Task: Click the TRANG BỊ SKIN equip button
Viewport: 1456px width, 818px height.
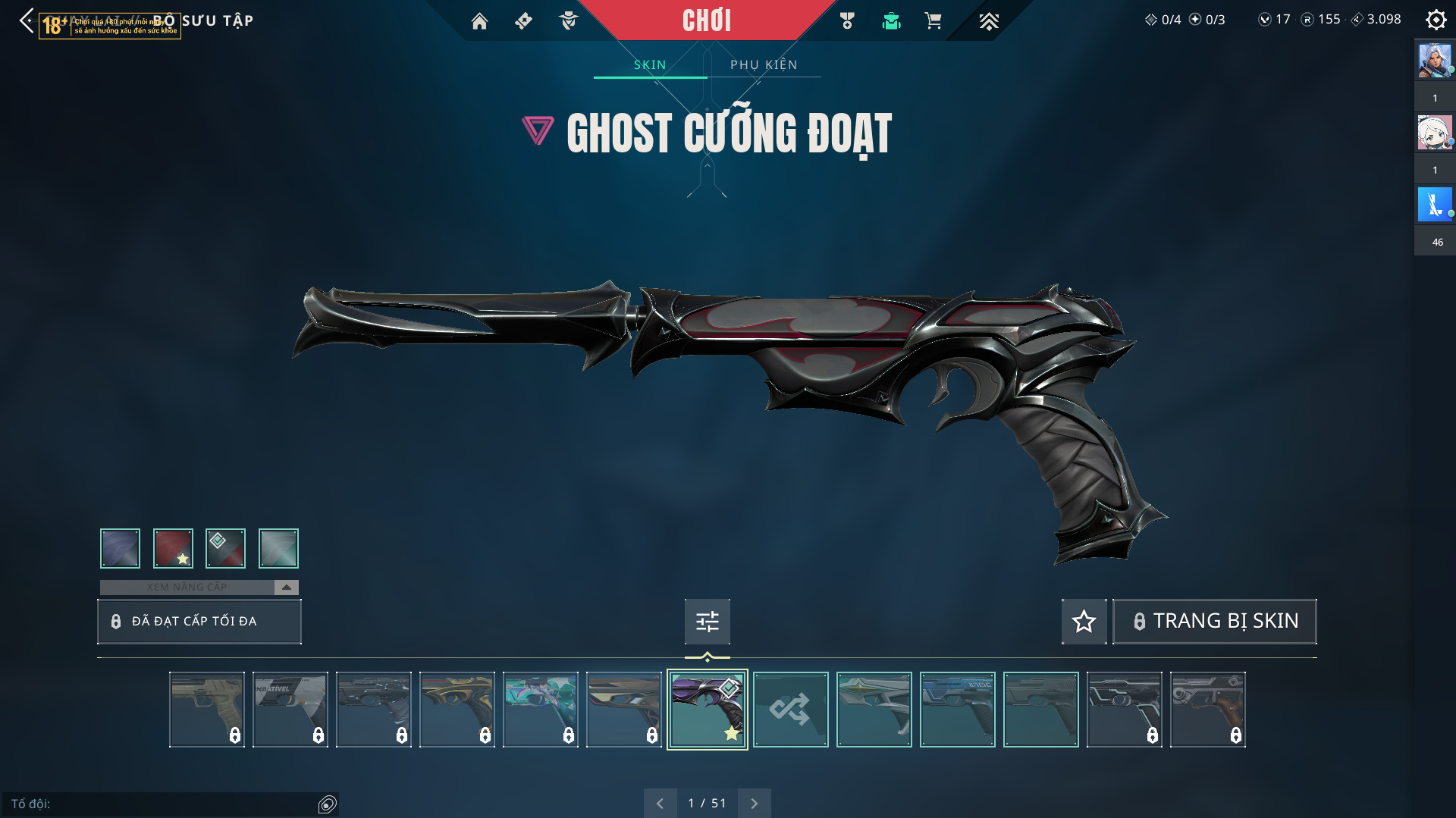Action: [x=1215, y=622]
